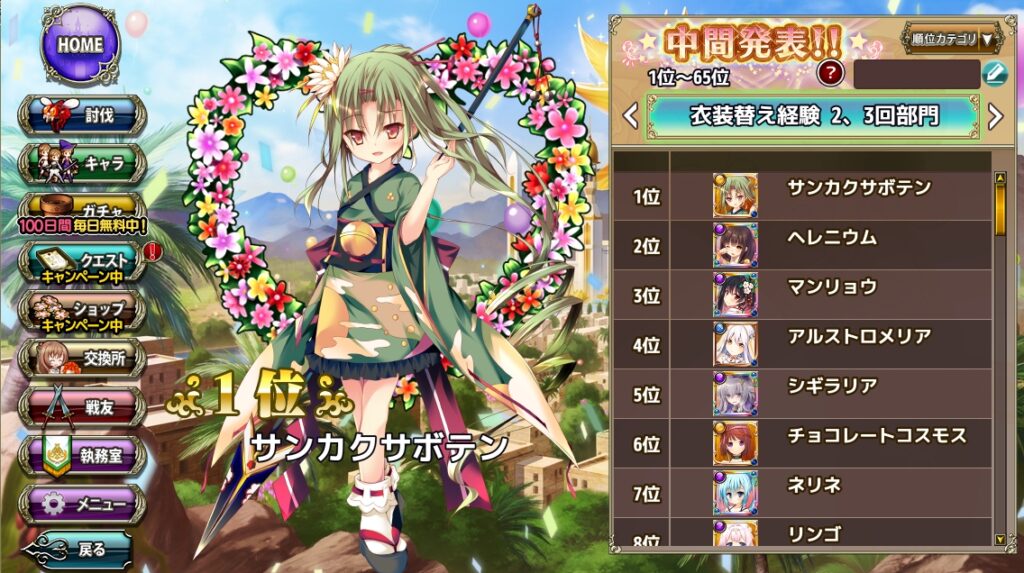The width and height of the screenshot is (1024, 573).
Task: Open the 執務室 office menu
Action: (82, 455)
